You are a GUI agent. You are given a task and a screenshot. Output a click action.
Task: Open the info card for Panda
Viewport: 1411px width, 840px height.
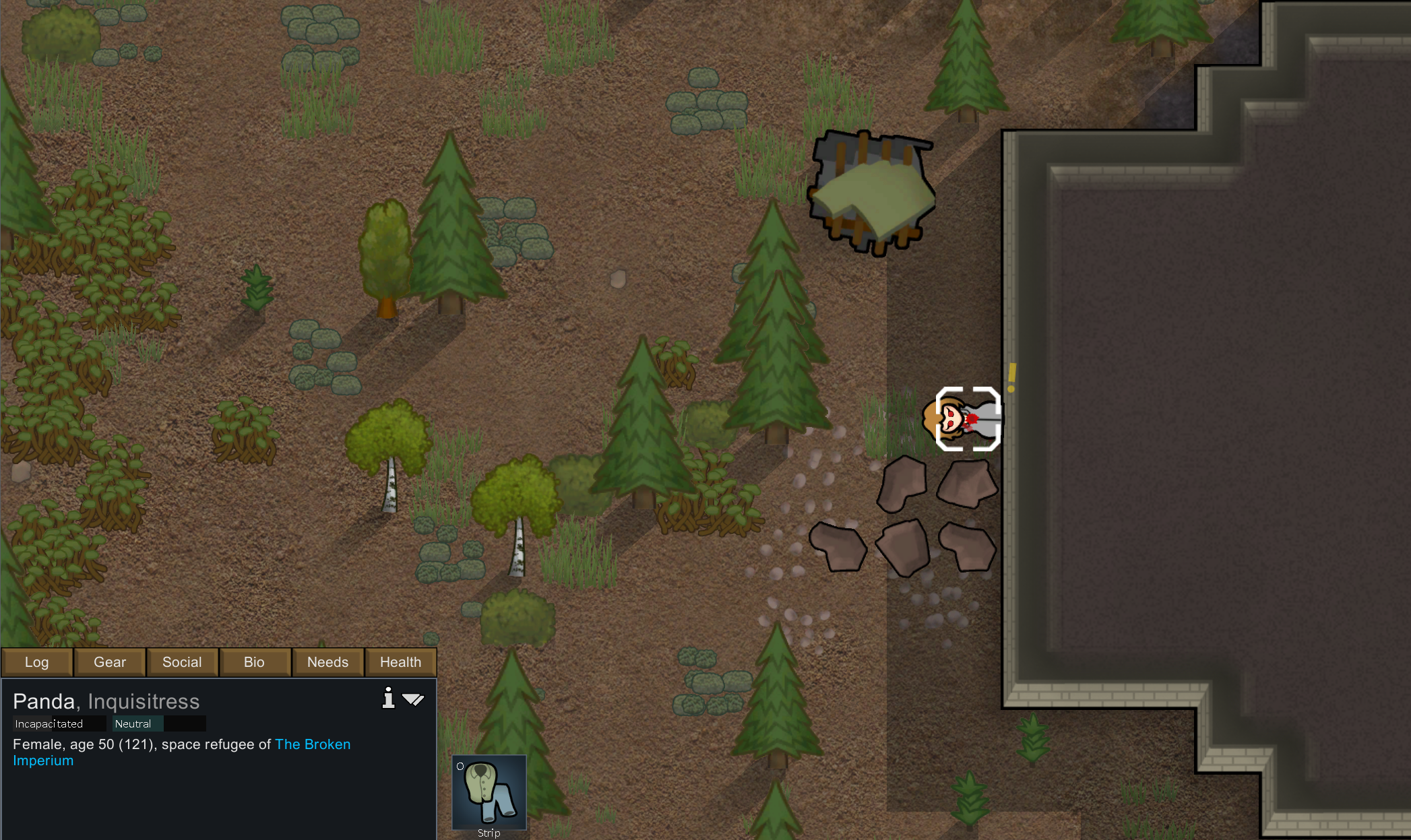[388, 699]
